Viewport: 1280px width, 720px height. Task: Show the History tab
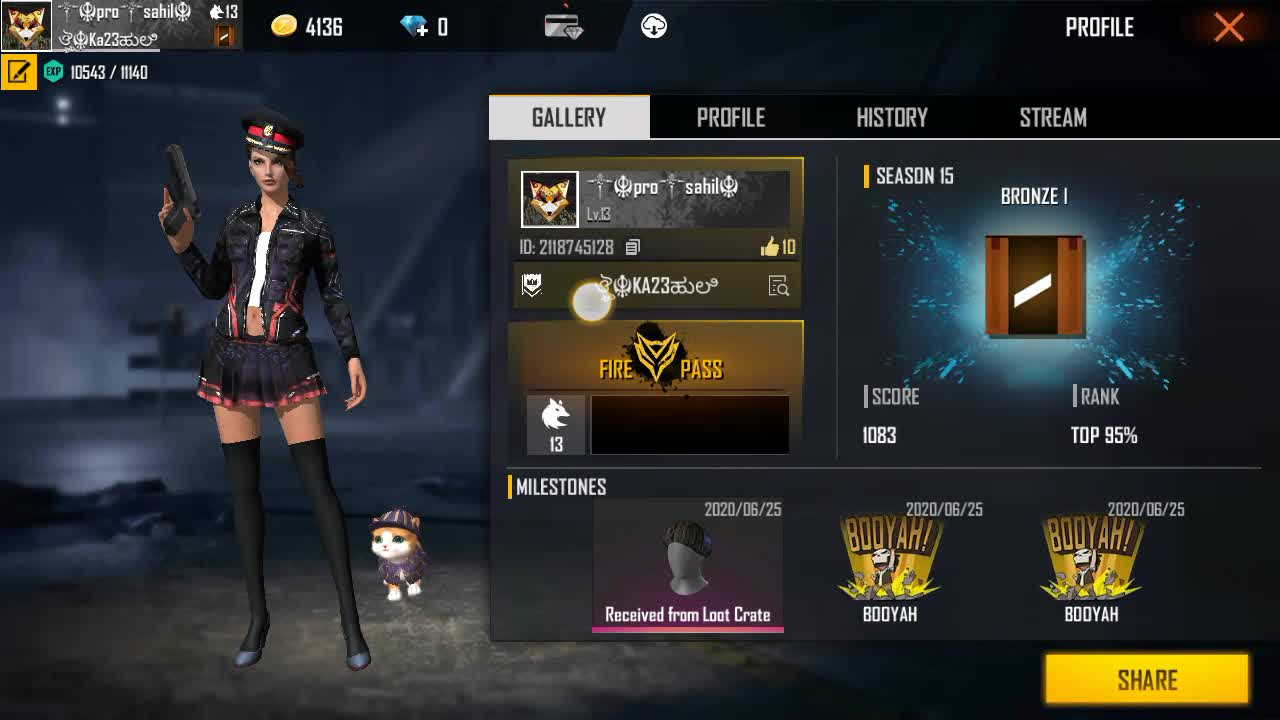(x=892, y=118)
